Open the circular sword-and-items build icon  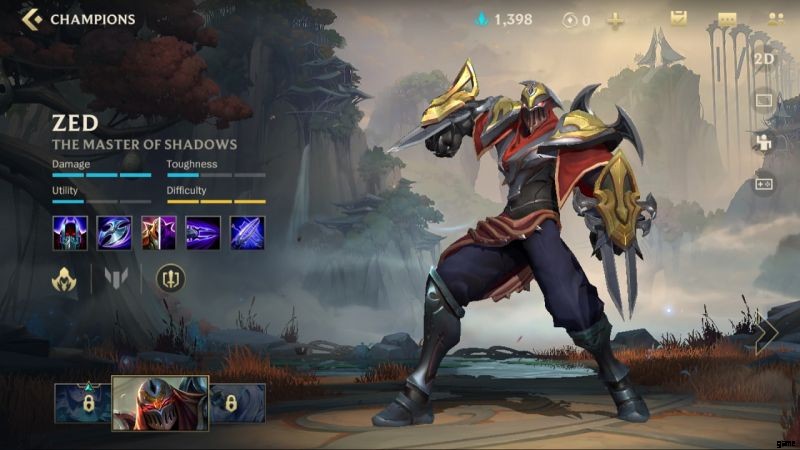point(171,279)
